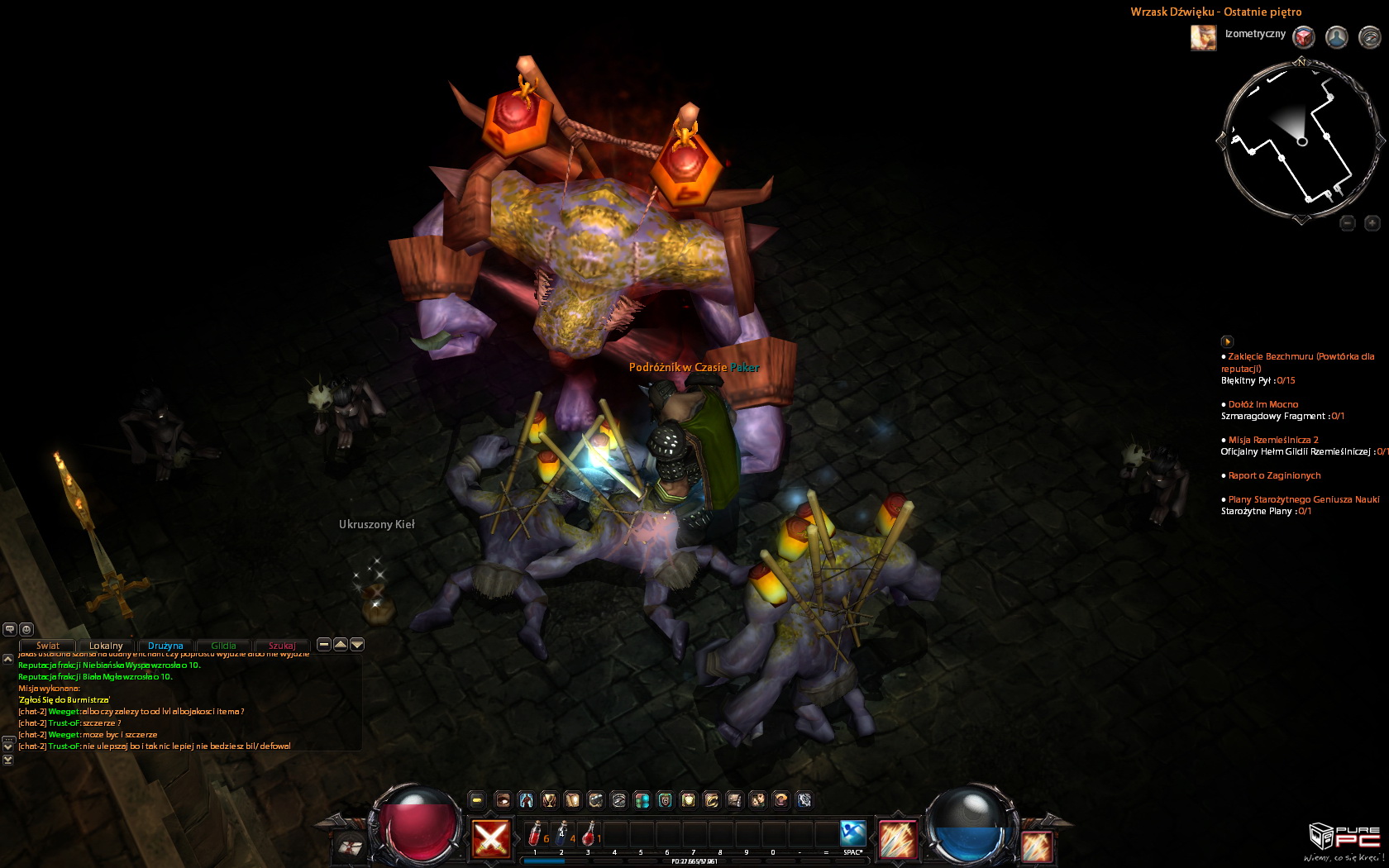This screenshot has height=868, width=1389.
Task: Switch to the Świat chat tab
Action: pos(48,646)
